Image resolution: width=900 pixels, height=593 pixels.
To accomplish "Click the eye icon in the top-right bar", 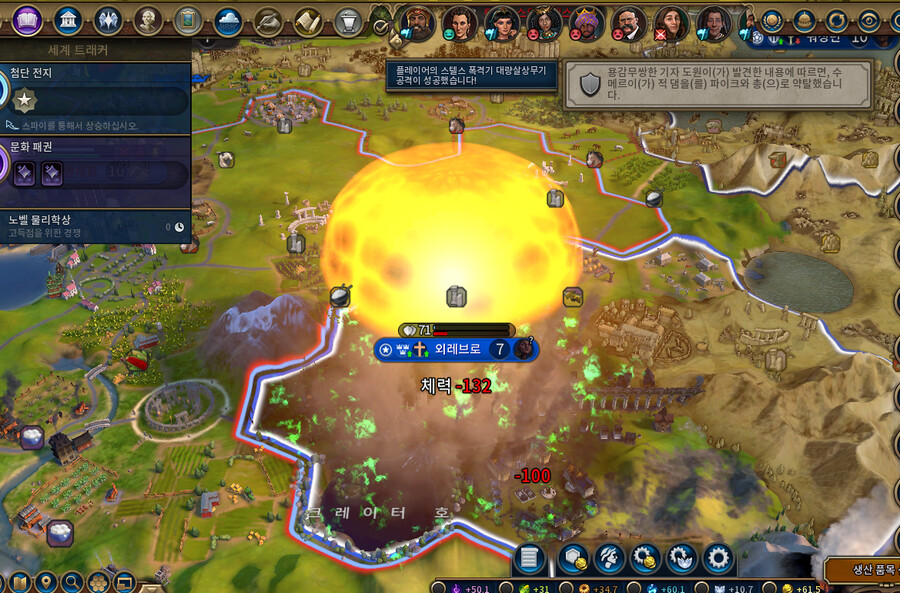I will 868,19.
